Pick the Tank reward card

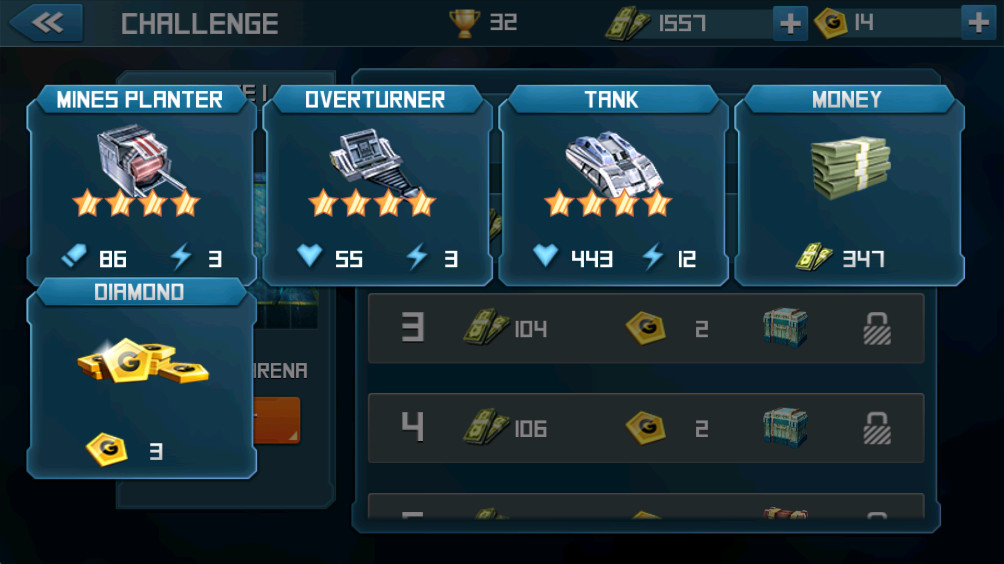613,185
